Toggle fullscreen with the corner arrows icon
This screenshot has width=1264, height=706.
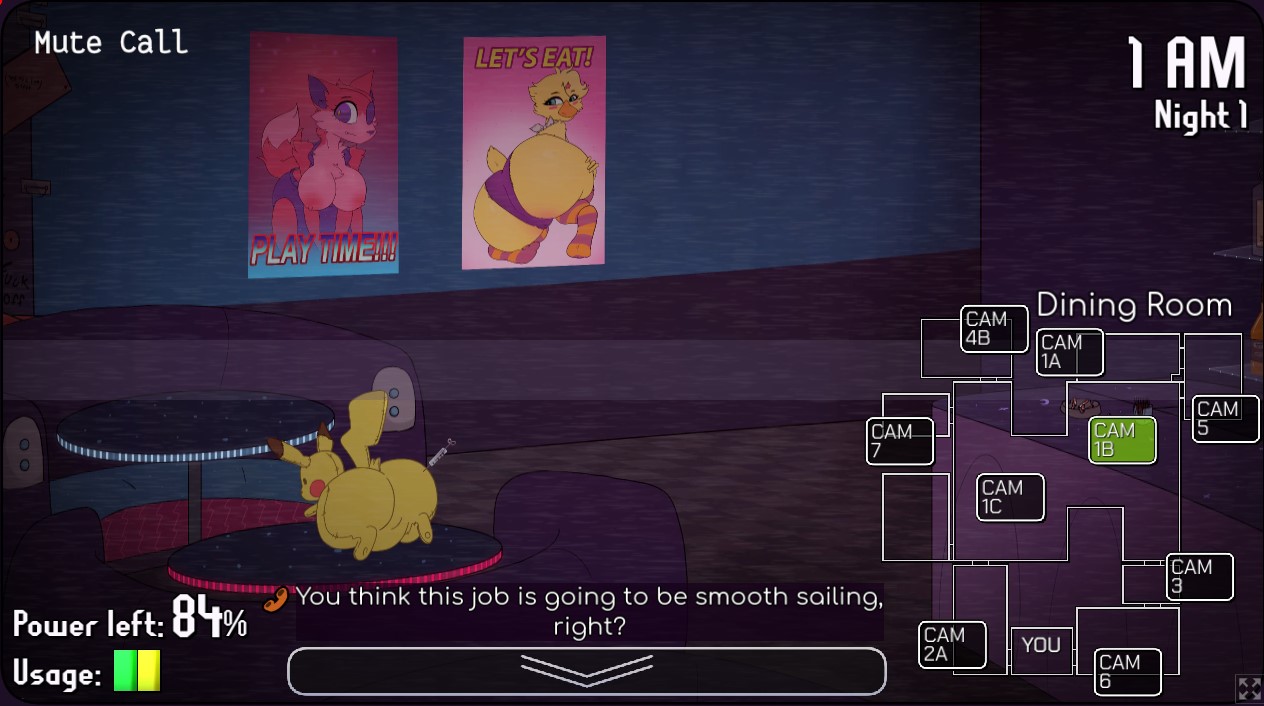point(1249,688)
